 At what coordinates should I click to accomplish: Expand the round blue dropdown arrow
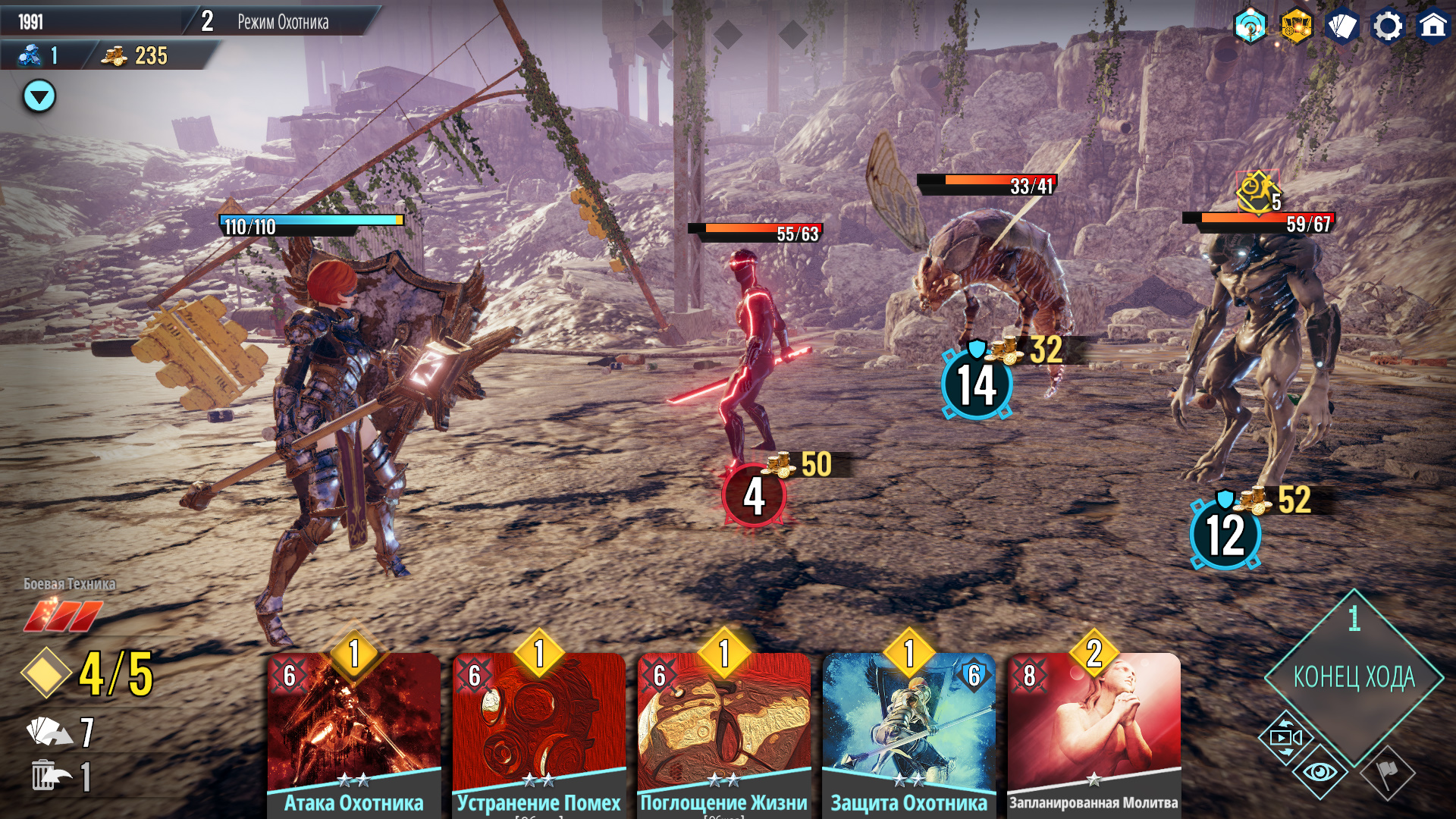39,96
